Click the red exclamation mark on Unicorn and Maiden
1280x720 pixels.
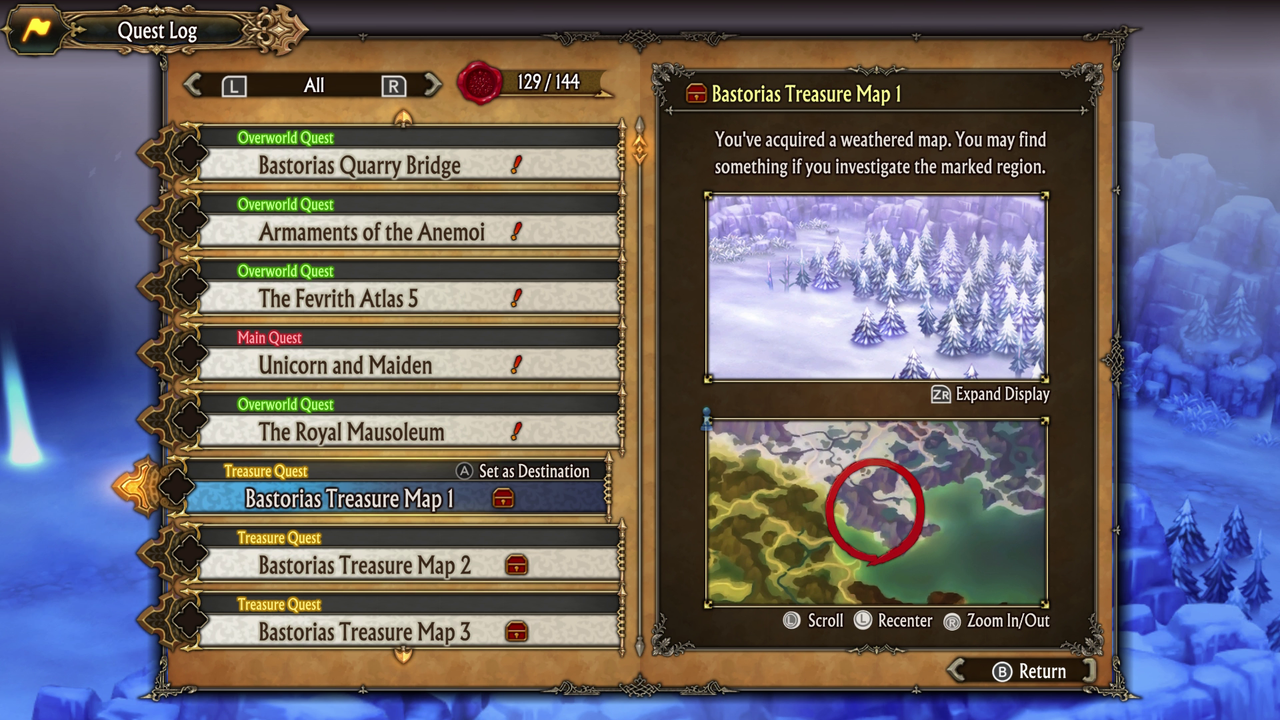(516, 365)
